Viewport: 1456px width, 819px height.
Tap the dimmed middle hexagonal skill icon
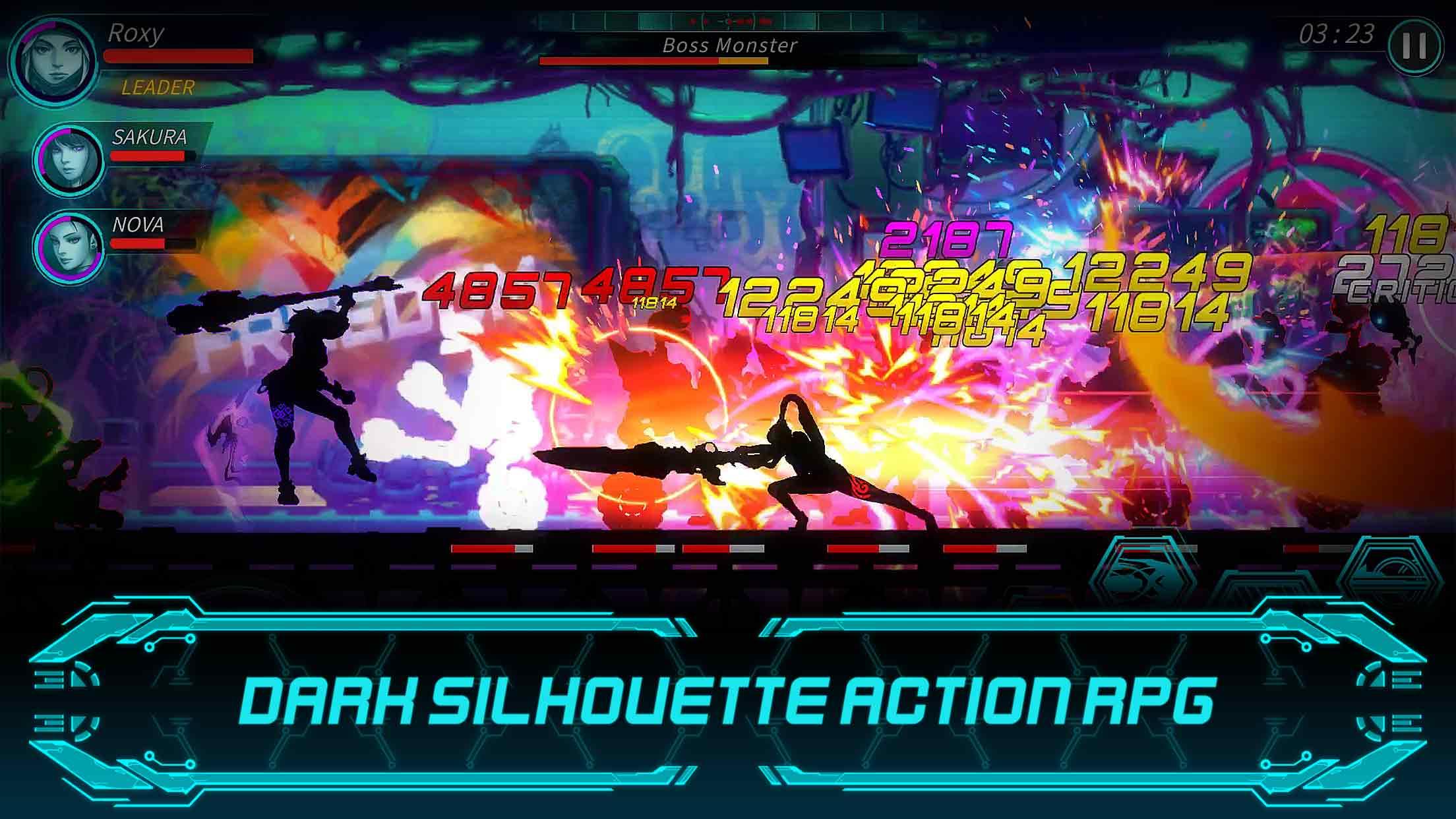[1266, 587]
